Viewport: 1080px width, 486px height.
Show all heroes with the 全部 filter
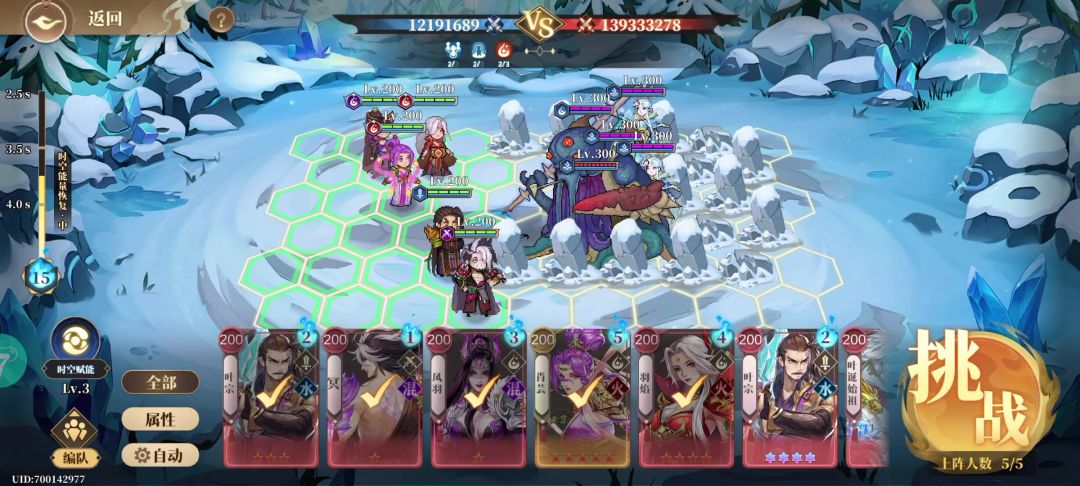(x=160, y=382)
